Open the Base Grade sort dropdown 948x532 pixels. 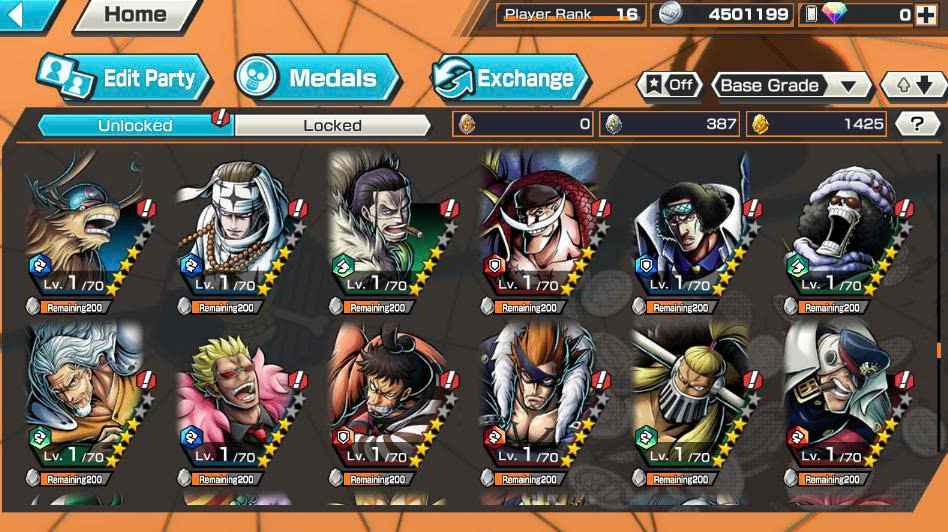791,86
